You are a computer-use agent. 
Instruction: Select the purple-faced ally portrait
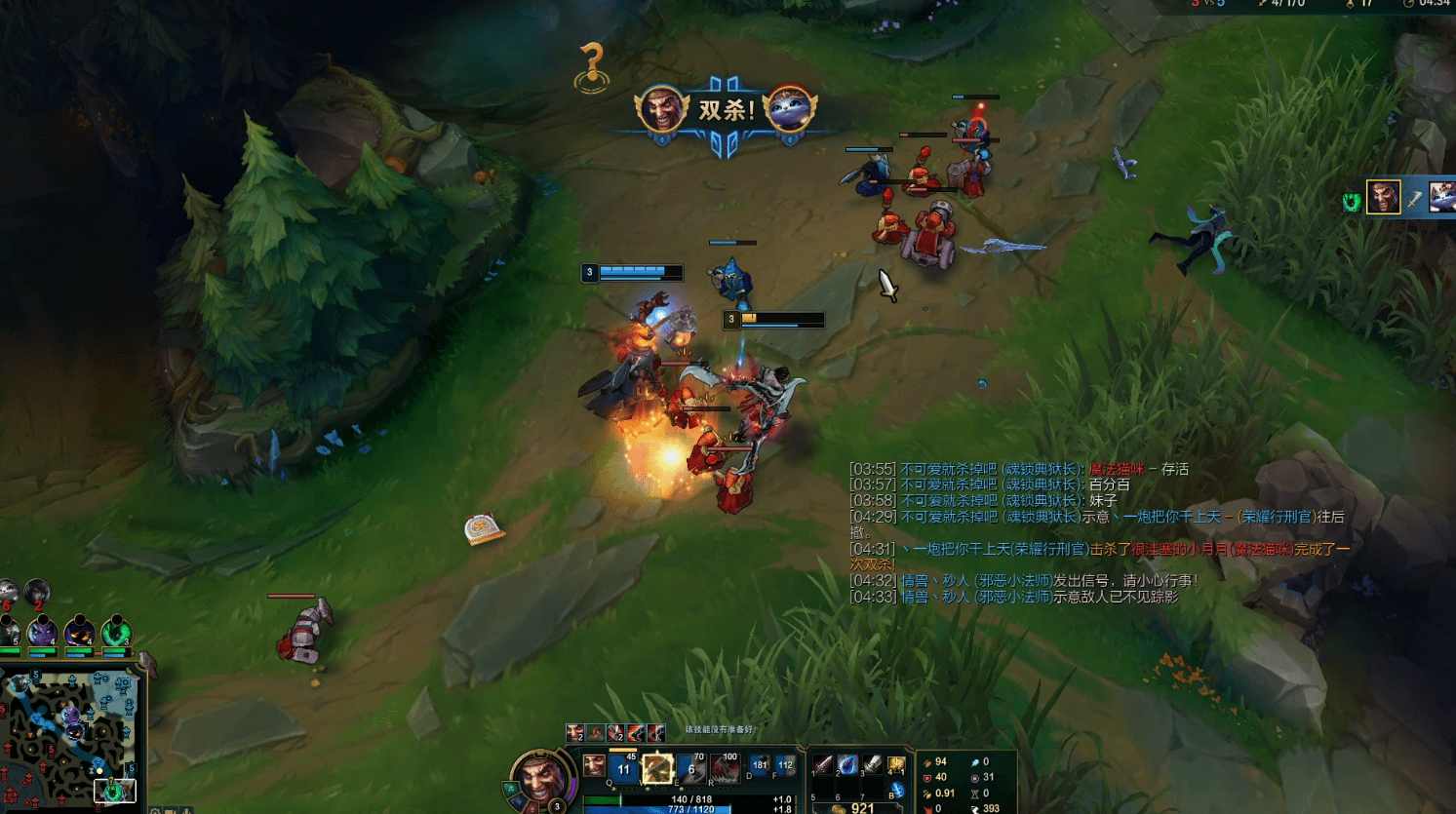tap(43, 633)
